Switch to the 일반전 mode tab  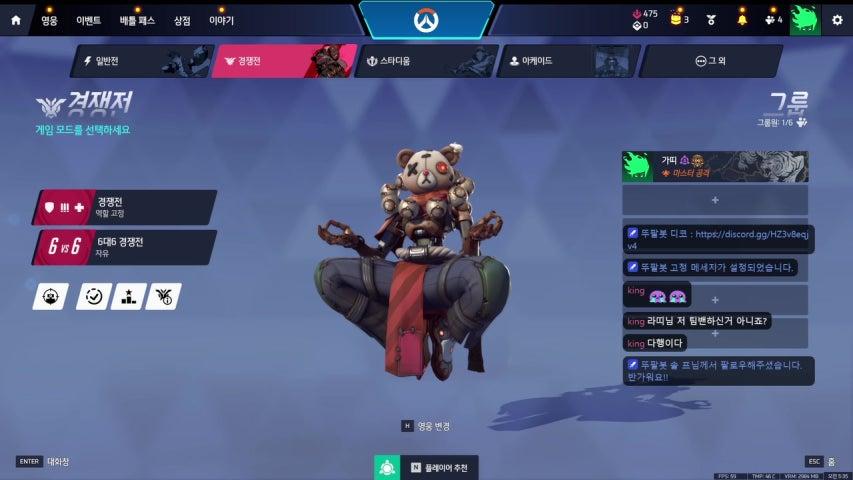(x=138, y=61)
